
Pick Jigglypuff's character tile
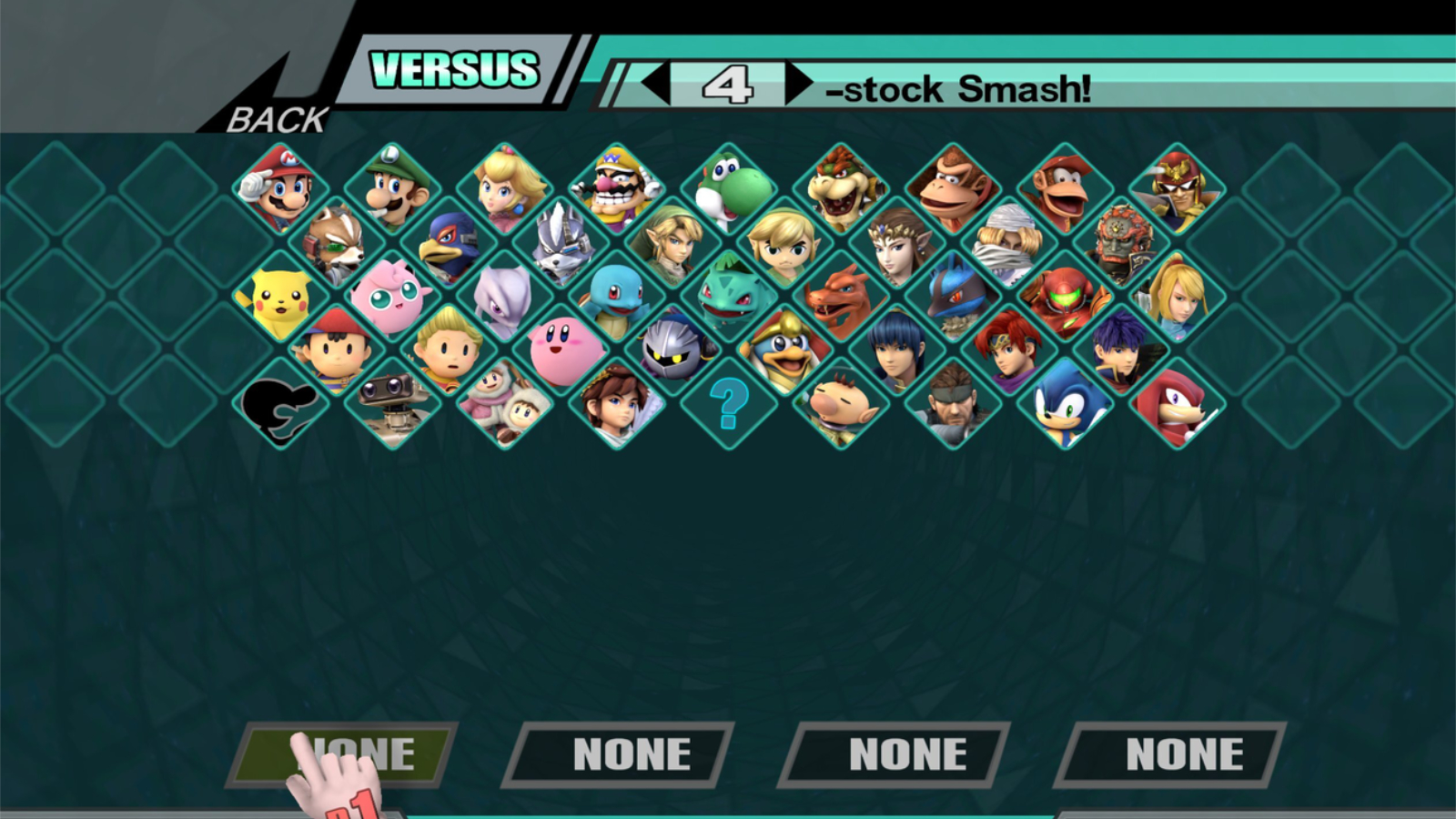(x=392, y=297)
